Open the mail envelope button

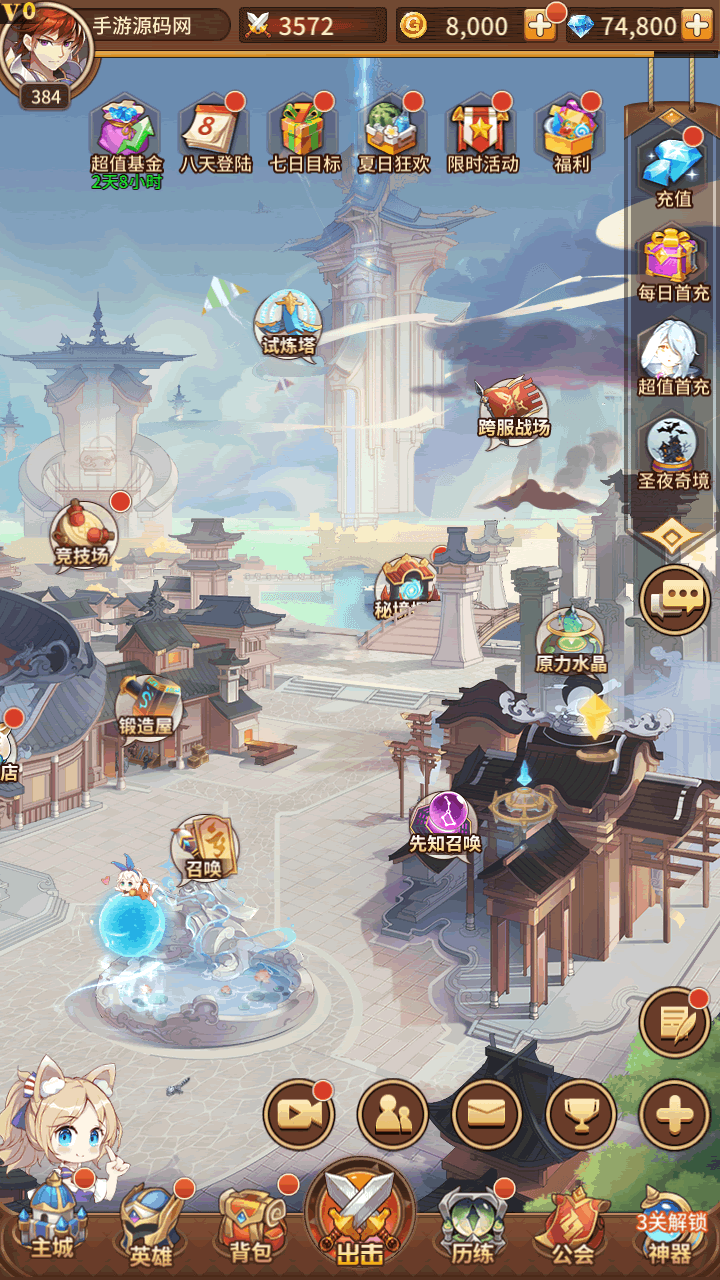click(x=487, y=1114)
